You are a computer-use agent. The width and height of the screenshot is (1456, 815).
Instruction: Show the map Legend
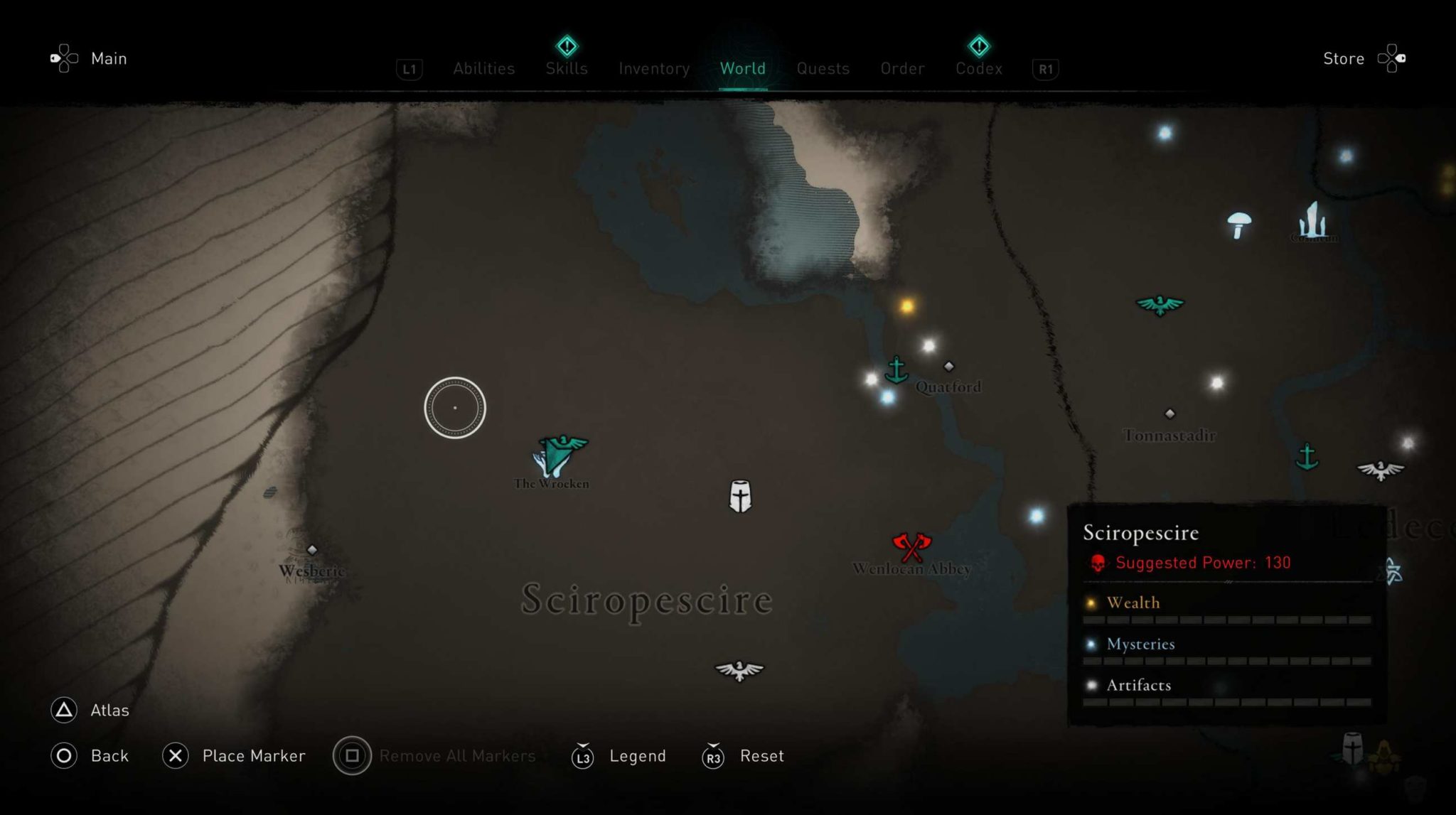(637, 756)
